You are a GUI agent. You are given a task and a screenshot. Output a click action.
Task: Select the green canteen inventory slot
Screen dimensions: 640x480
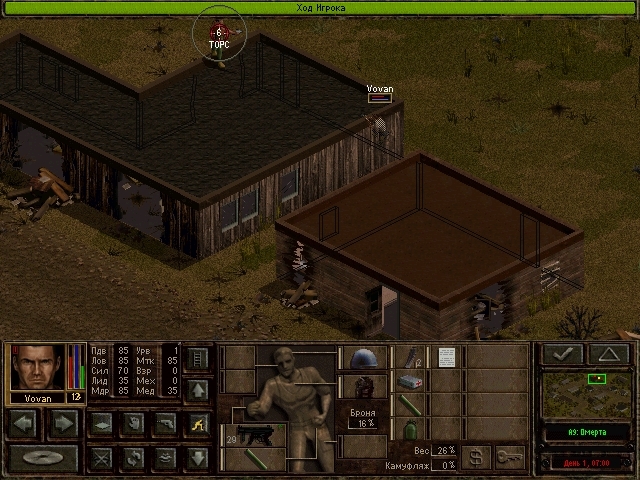(410, 429)
